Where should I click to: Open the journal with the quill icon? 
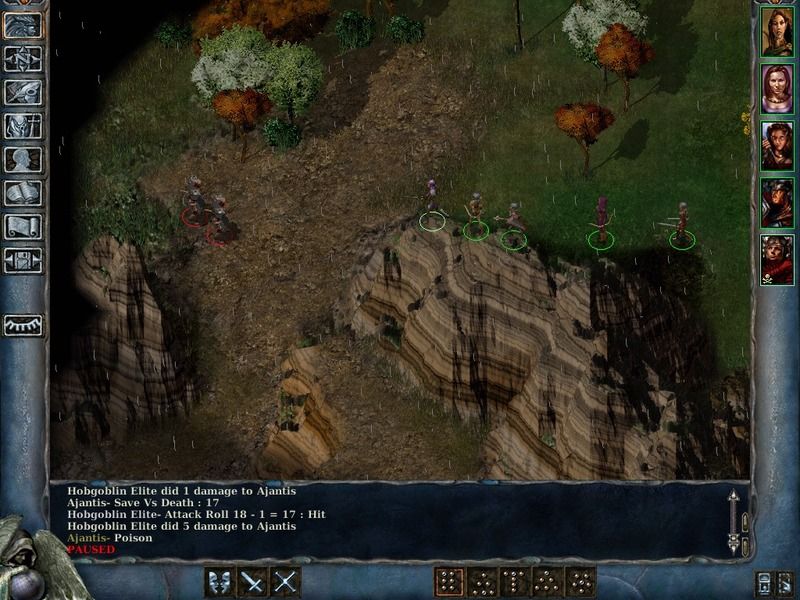23,92
